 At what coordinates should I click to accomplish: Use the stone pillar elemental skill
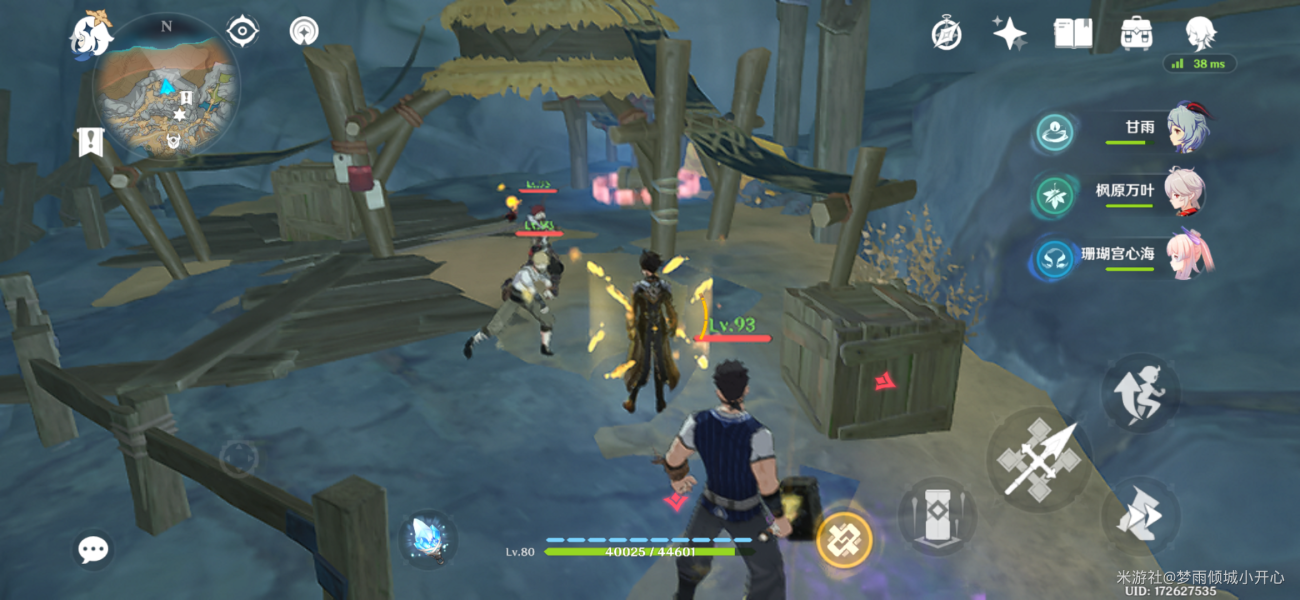[x=937, y=516]
